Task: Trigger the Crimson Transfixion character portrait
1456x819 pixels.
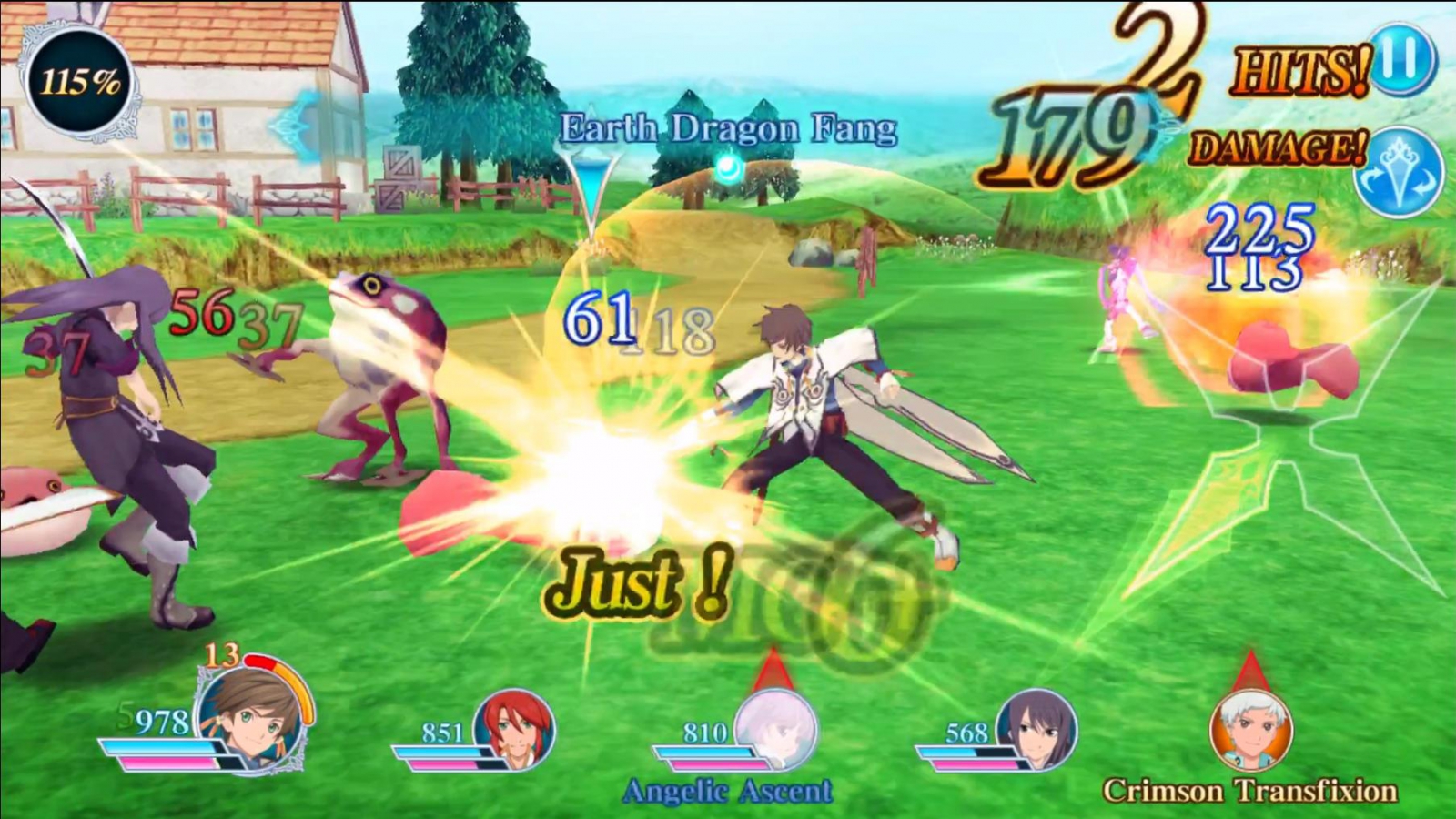Action: (x=1250, y=730)
